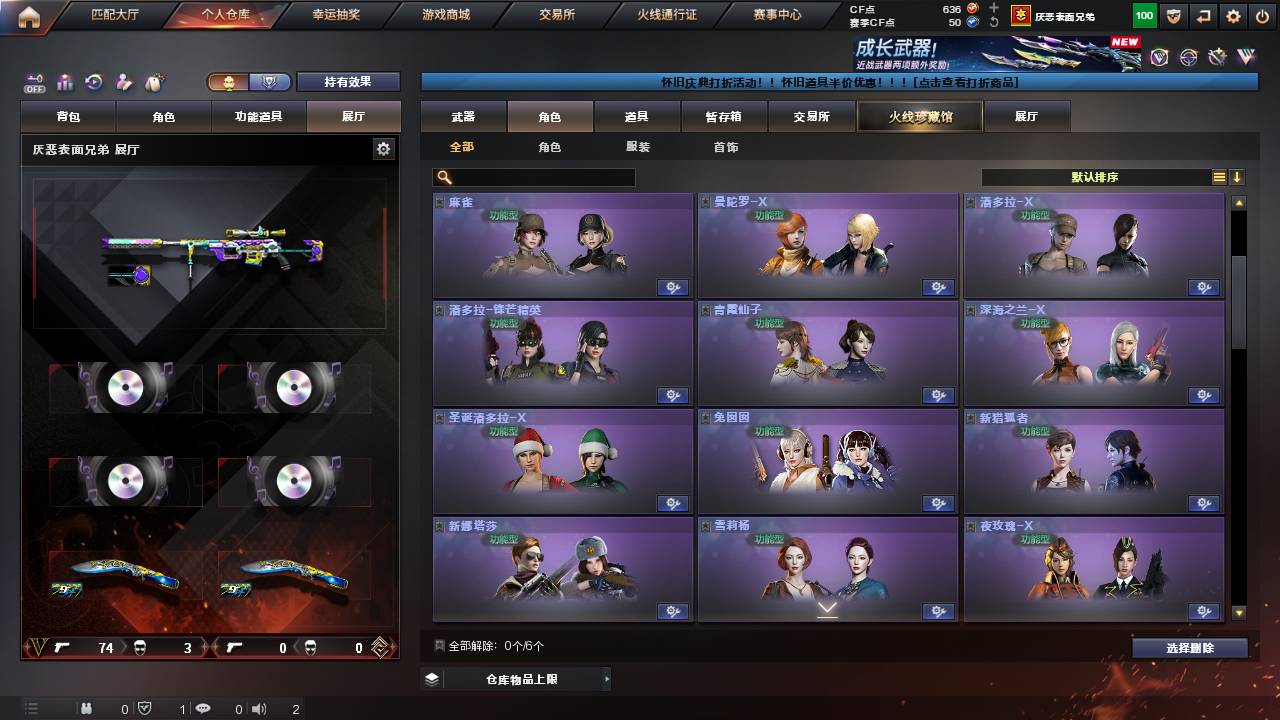Mute game audio using the speaker icon

[x=258, y=708]
